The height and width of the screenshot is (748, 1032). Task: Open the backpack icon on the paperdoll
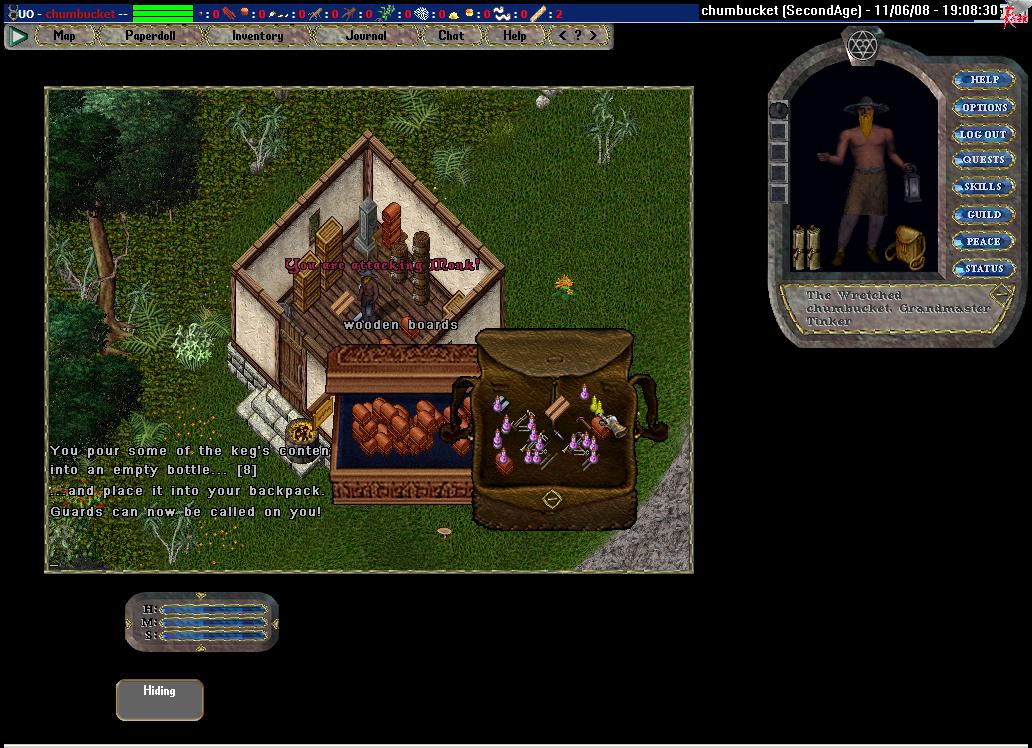[906, 246]
